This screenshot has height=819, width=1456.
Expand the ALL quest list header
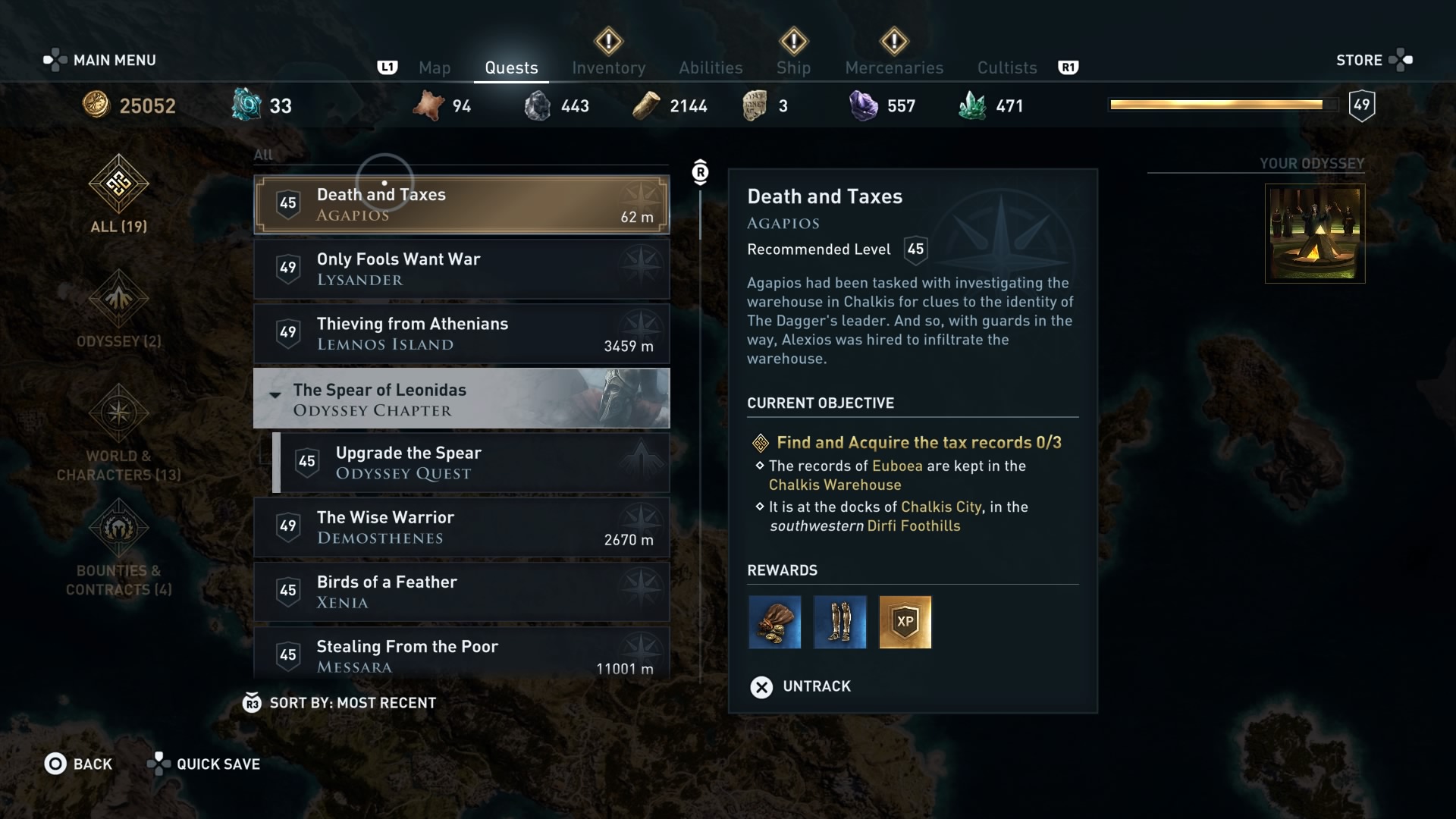pyautogui.click(x=263, y=155)
